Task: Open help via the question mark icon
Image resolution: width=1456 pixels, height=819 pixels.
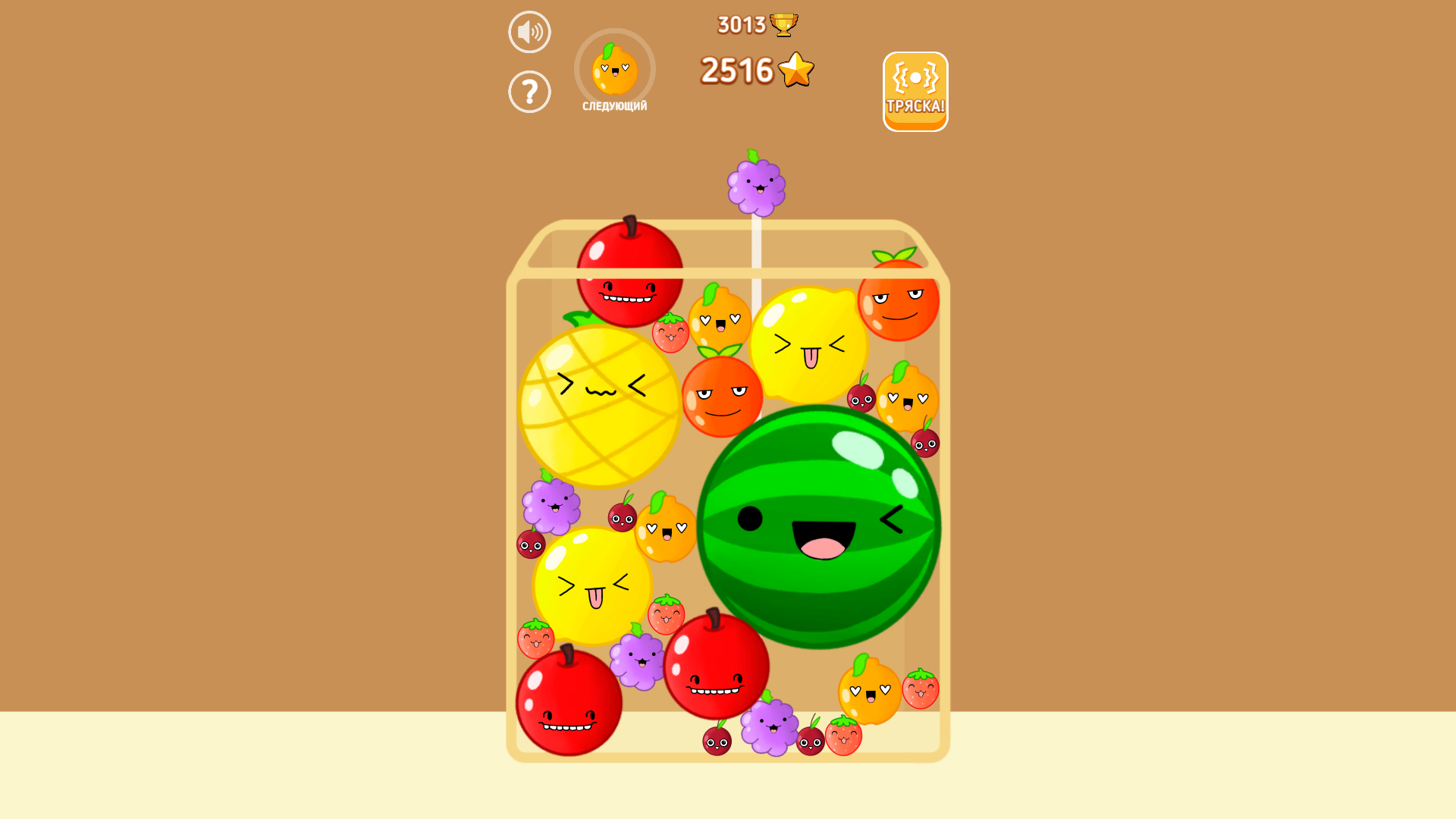Action: point(529,91)
